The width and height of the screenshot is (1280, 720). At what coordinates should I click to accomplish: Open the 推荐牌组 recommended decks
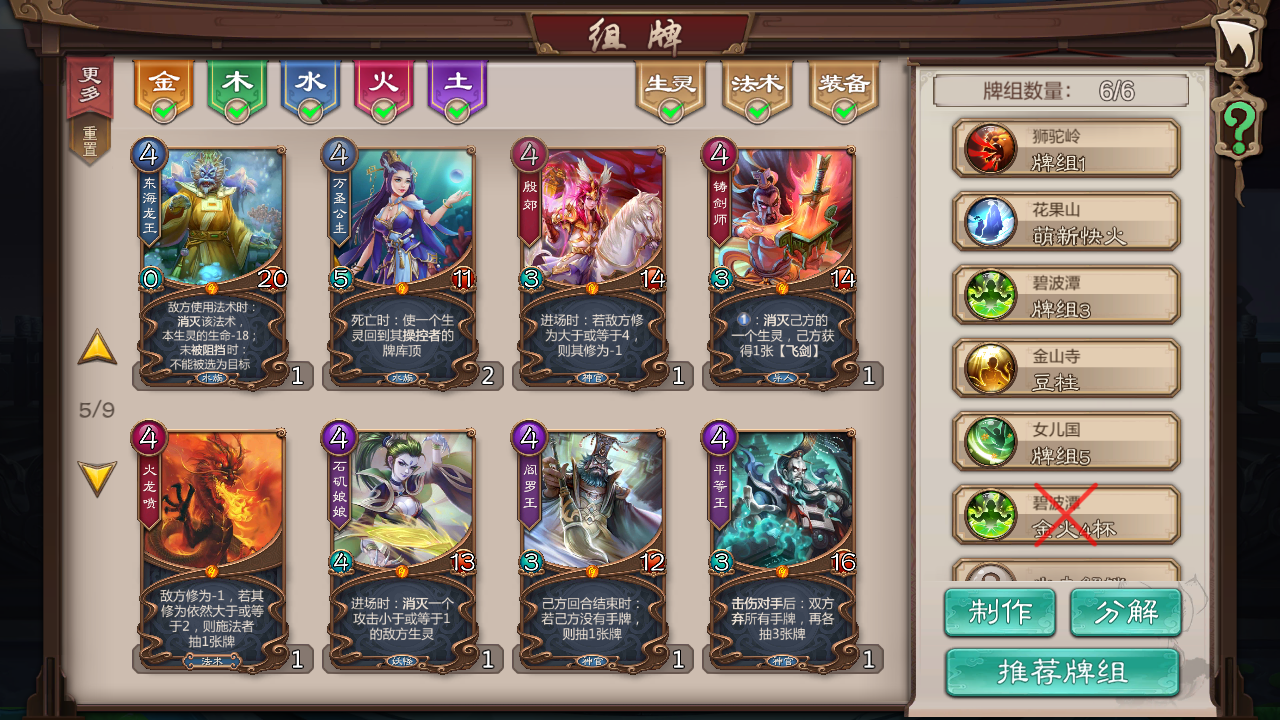(x=1063, y=672)
